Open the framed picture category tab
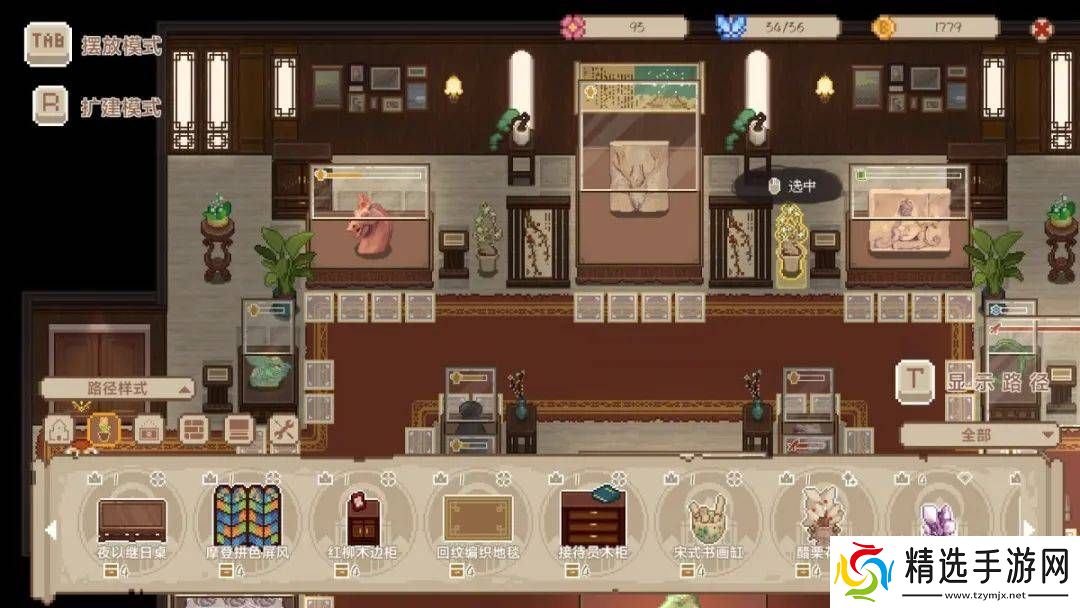Screen dimensions: 1080x608 pos(149,430)
